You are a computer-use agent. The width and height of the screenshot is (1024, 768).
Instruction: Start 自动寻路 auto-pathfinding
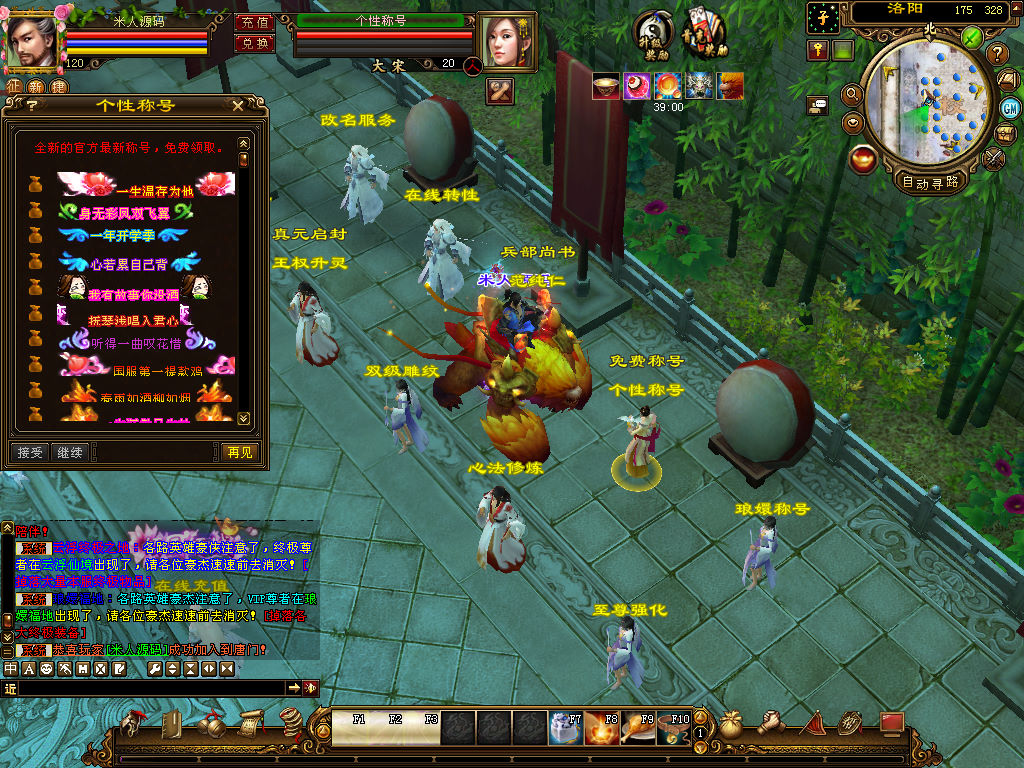pyautogui.click(x=930, y=182)
